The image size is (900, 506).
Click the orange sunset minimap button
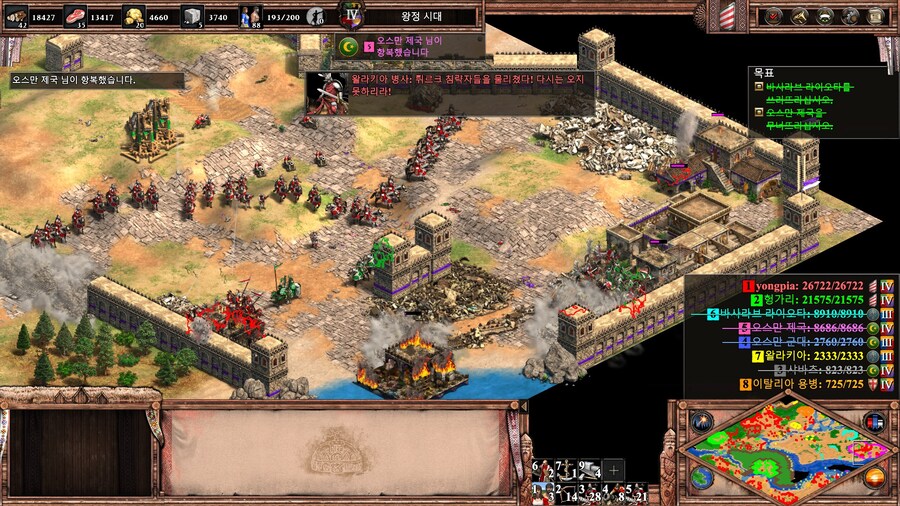874,477
